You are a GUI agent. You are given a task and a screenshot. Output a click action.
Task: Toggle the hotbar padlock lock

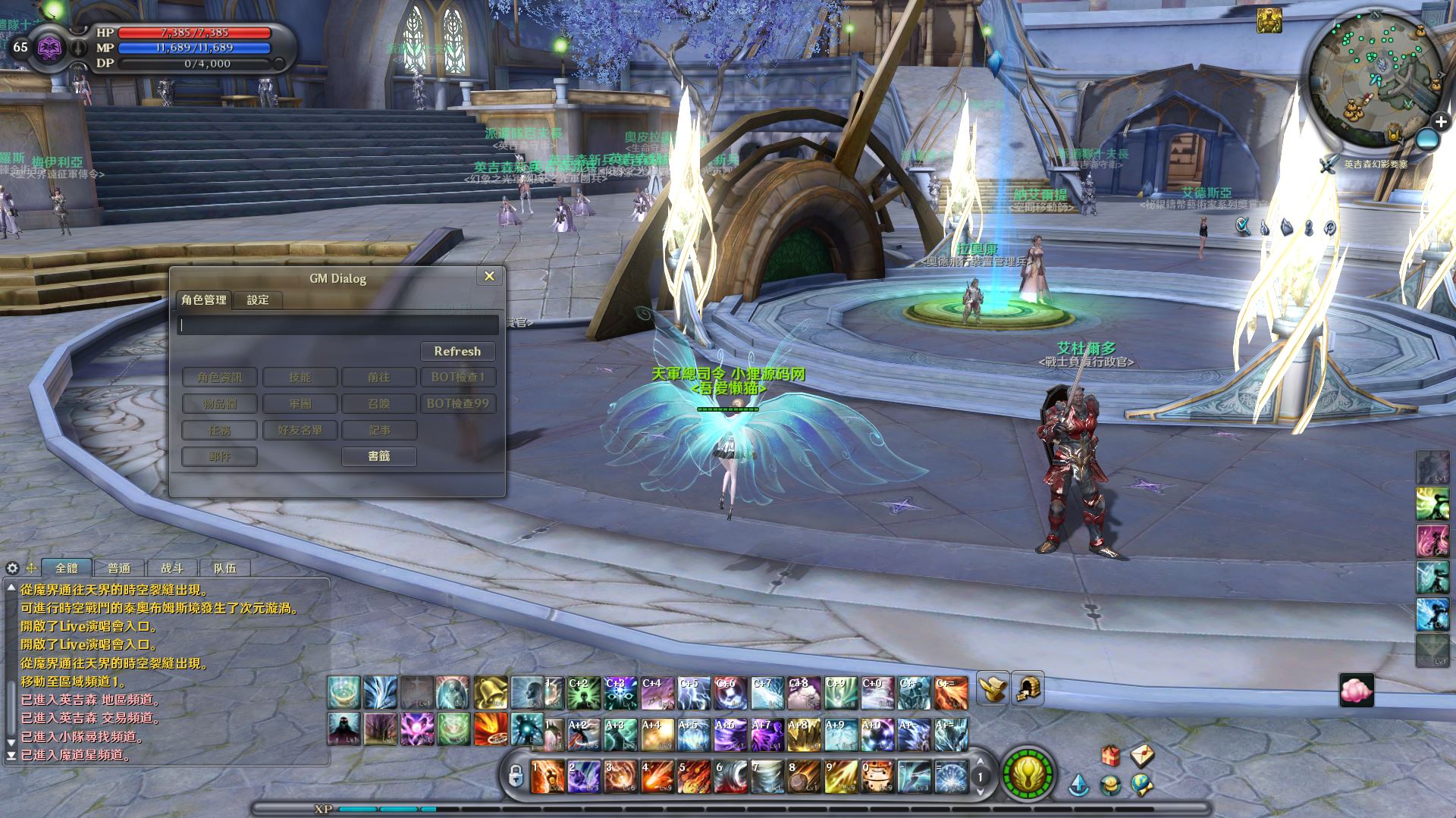pyautogui.click(x=516, y=776)
